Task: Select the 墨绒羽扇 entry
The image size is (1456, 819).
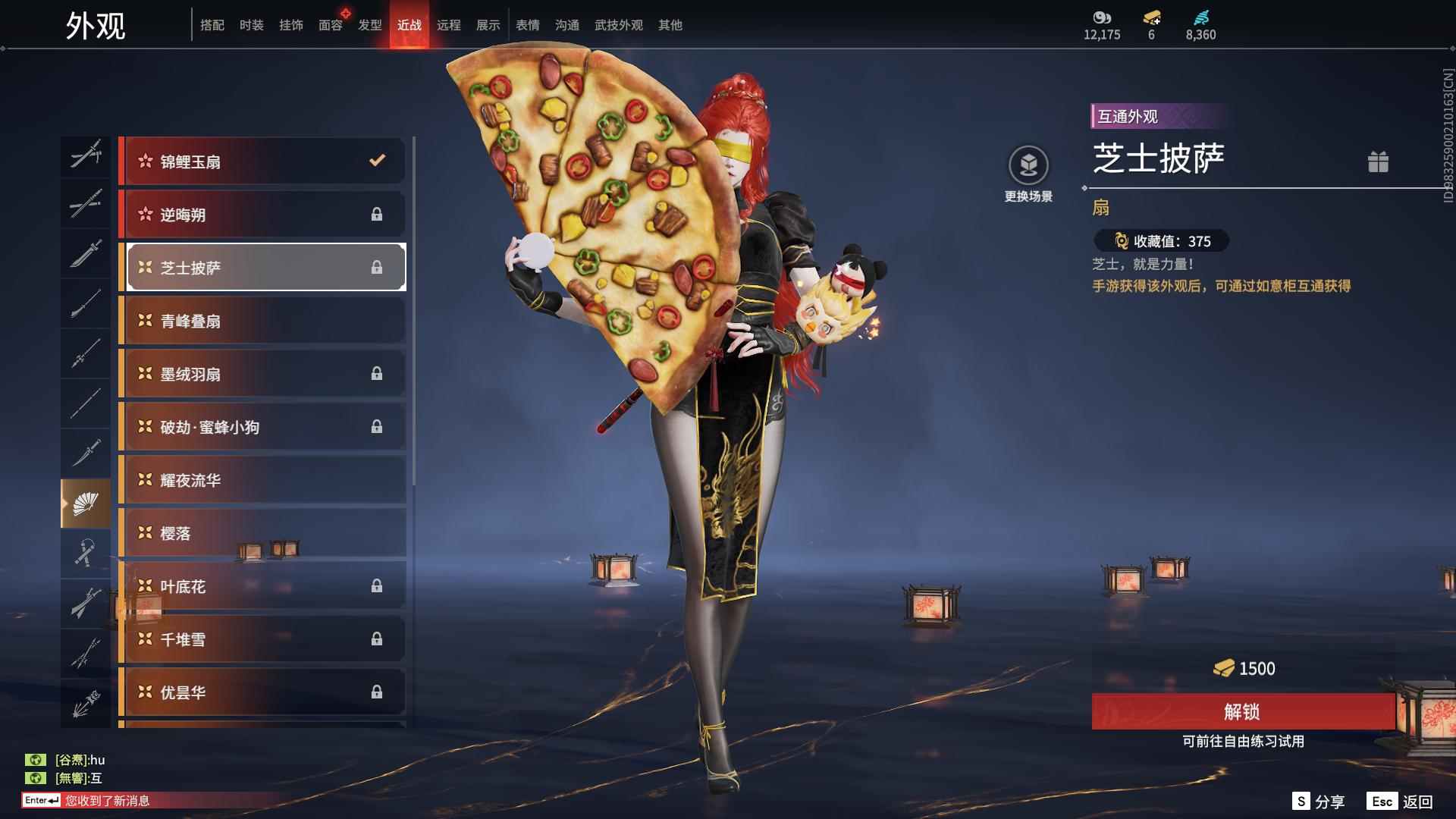Action: [262, 374]
